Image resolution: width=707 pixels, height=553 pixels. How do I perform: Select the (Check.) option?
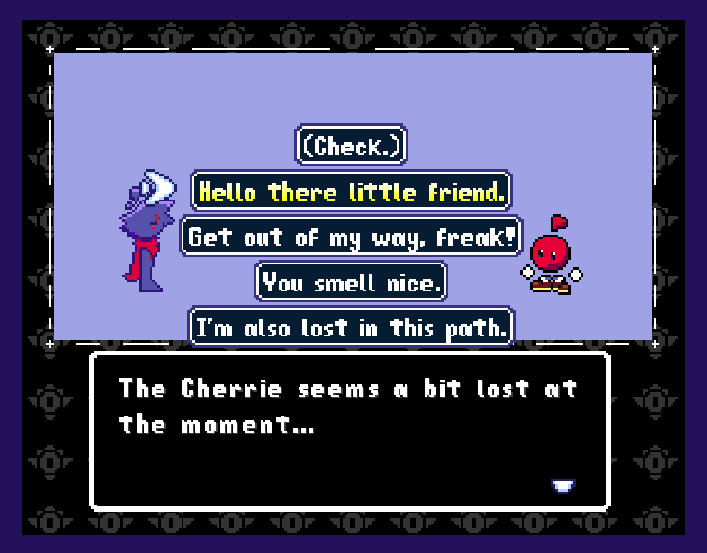coord(351,146)
